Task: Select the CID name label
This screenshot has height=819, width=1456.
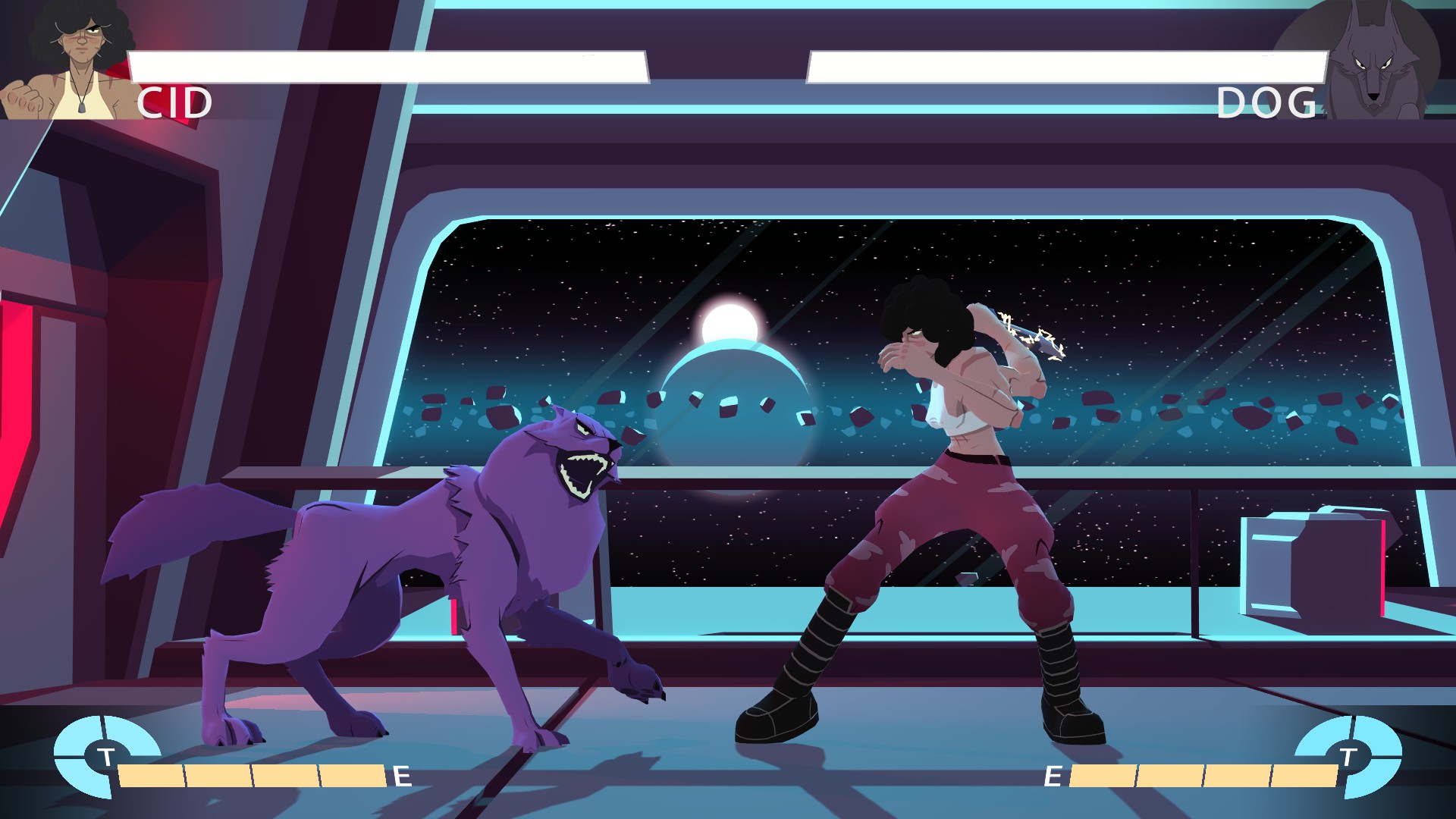Action: point(176,102)
